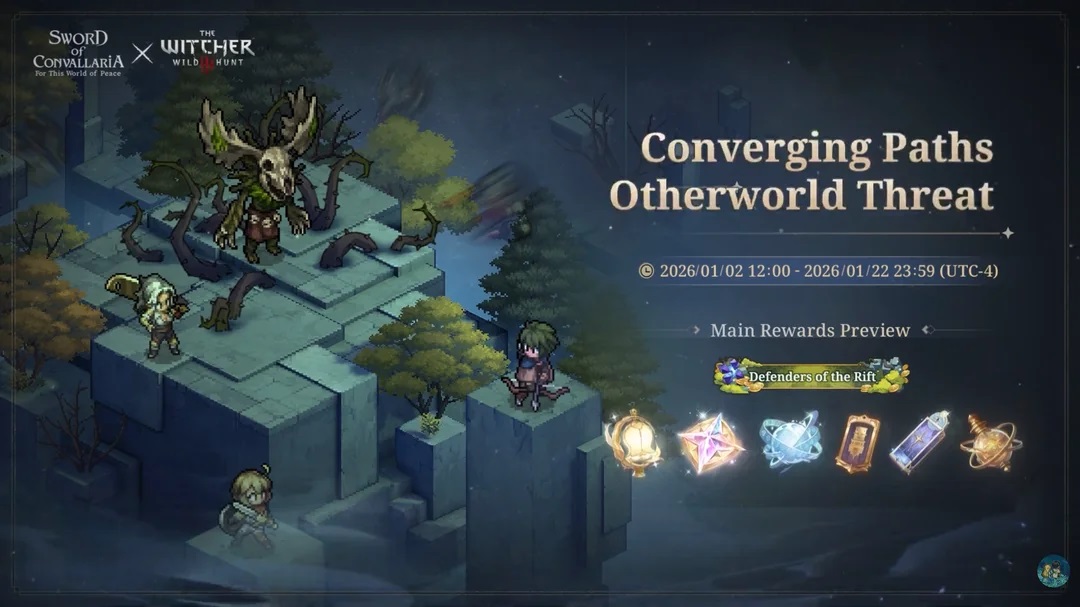The image size is (1080, 607).
Task: Select the gold-framed purple card reward
Action: point(859,443)
